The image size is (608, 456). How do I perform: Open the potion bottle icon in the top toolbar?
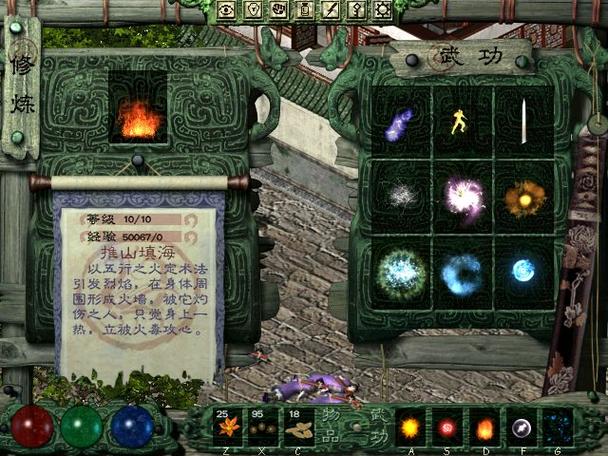pos(304,10)
